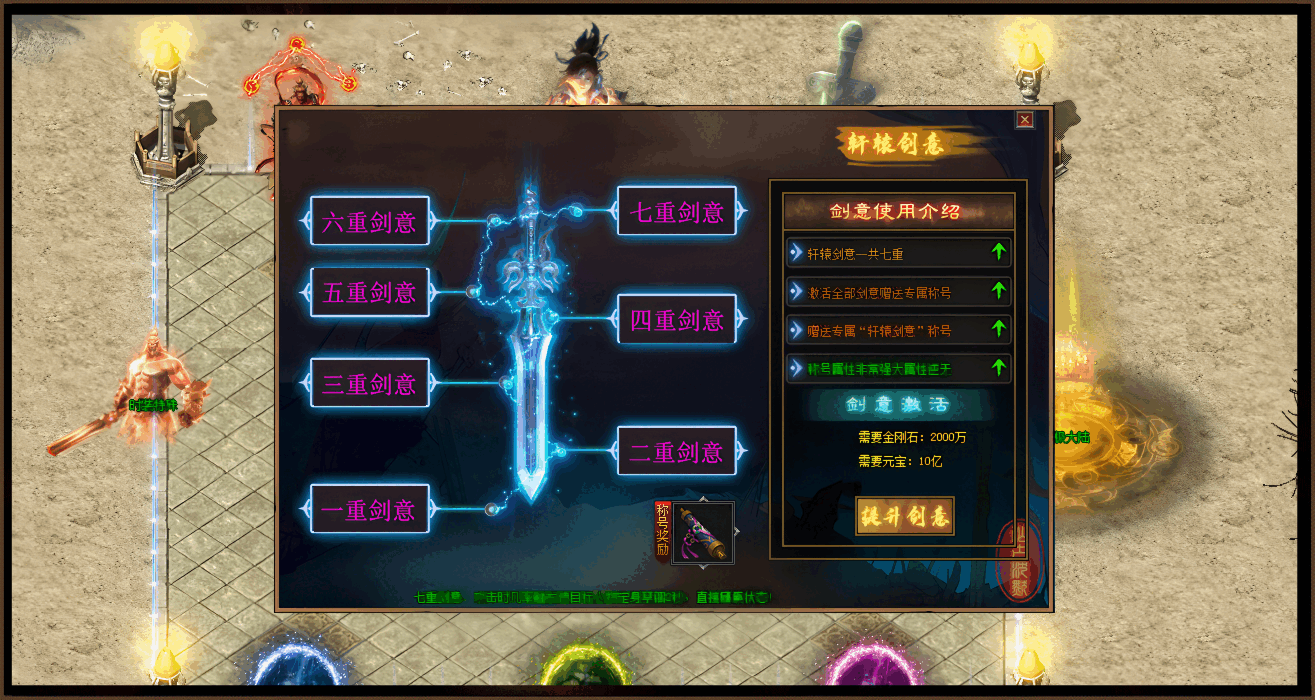This screenshot has height=700, width=1315.
Task: Select the 五重剑意 node
Action: click(370, 292)
